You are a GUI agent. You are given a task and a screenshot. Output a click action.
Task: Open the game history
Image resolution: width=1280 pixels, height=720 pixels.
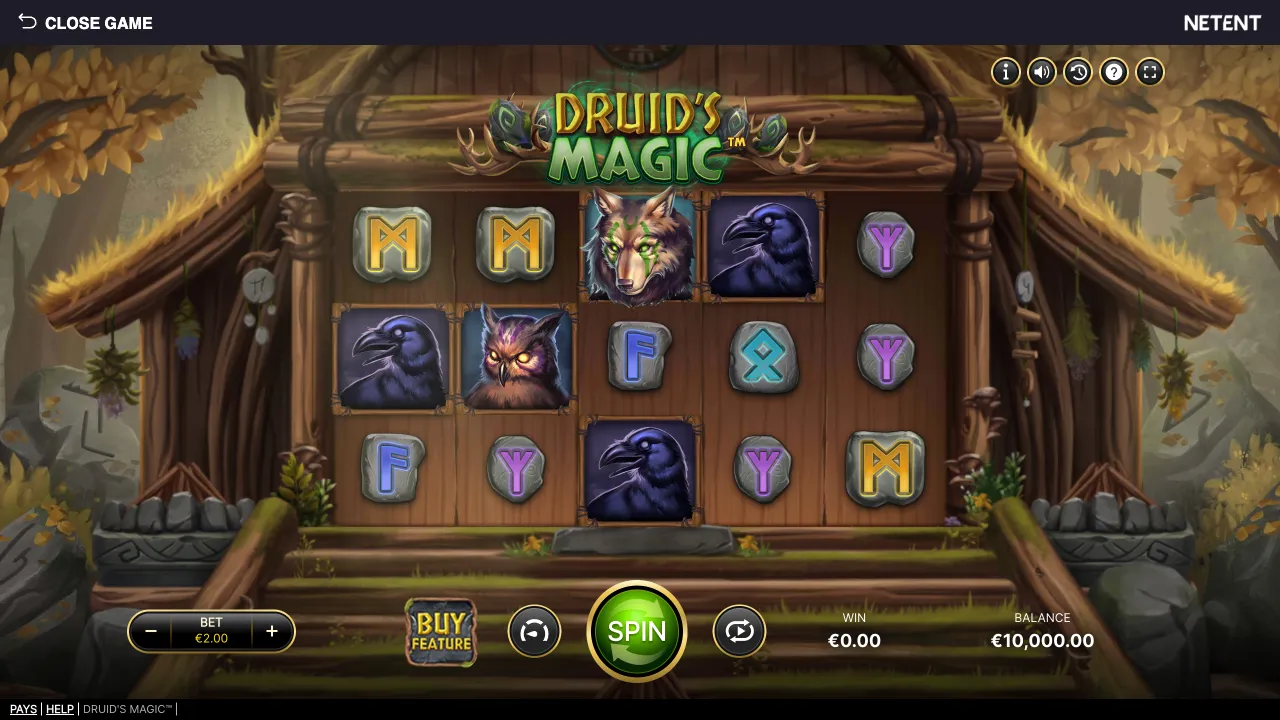coord(1077,72)
